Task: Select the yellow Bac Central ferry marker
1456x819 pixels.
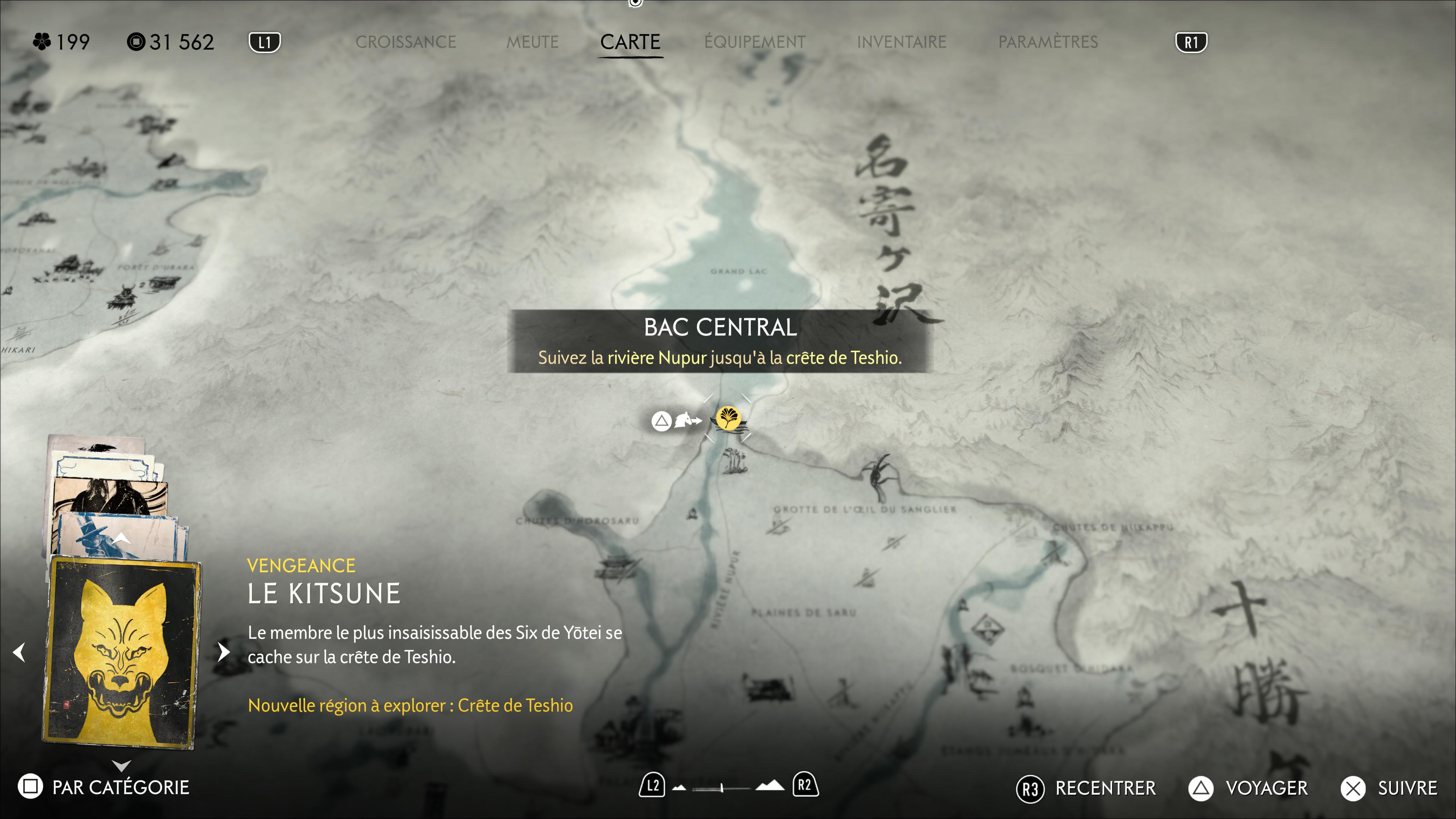Action: 728,419
